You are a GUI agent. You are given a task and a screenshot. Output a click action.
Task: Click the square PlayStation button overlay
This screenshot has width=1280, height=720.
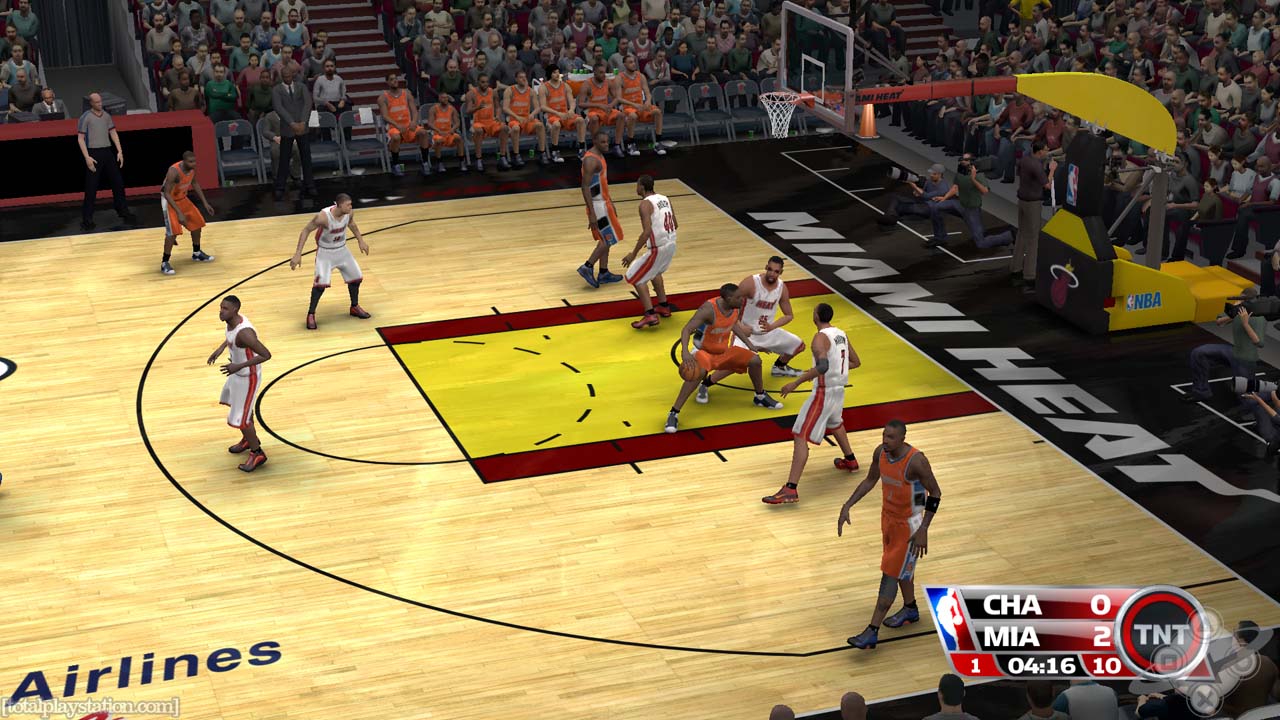pyautogui.click(x=1168, y=659)
